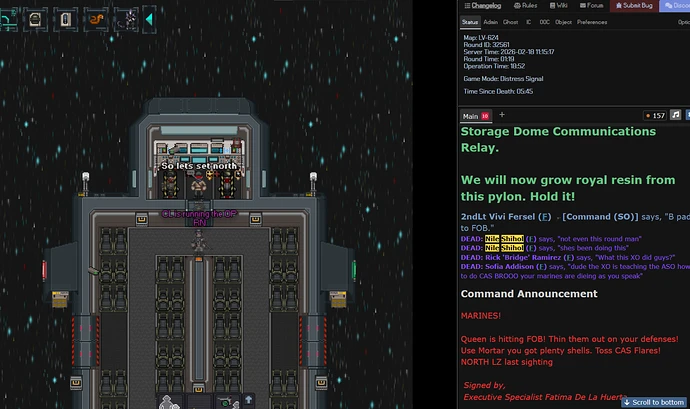The width and height of the screenshot is (690, 409).
Task: Open the Wiki page
Action: click(563, 6)
